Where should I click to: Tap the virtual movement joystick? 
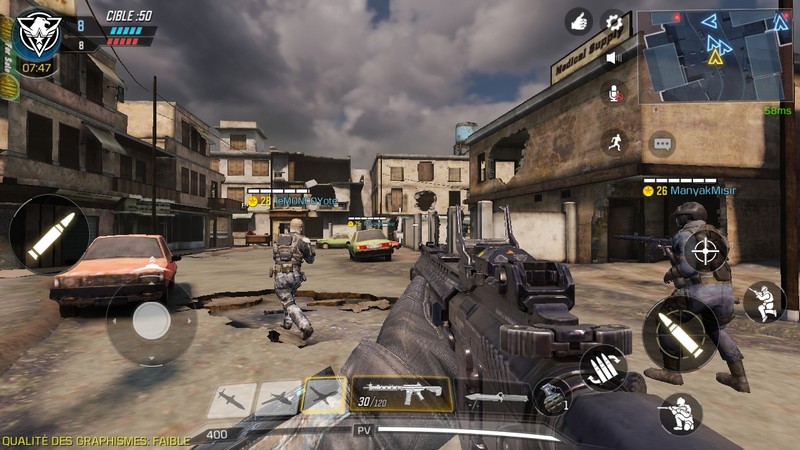tap(152, 321)
